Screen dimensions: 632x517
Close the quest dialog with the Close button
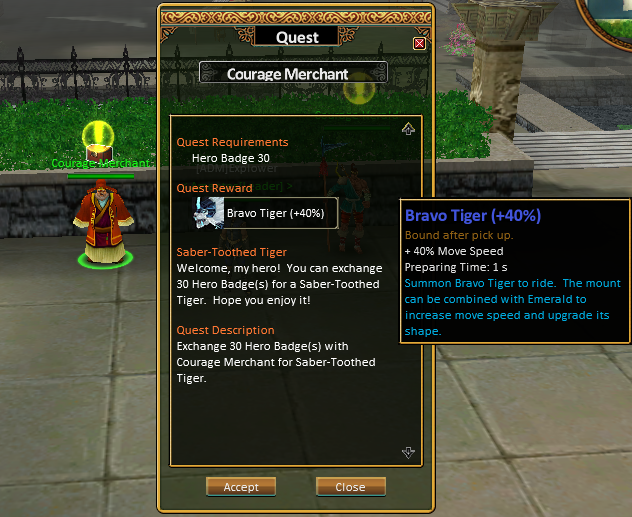coord(350,487)
